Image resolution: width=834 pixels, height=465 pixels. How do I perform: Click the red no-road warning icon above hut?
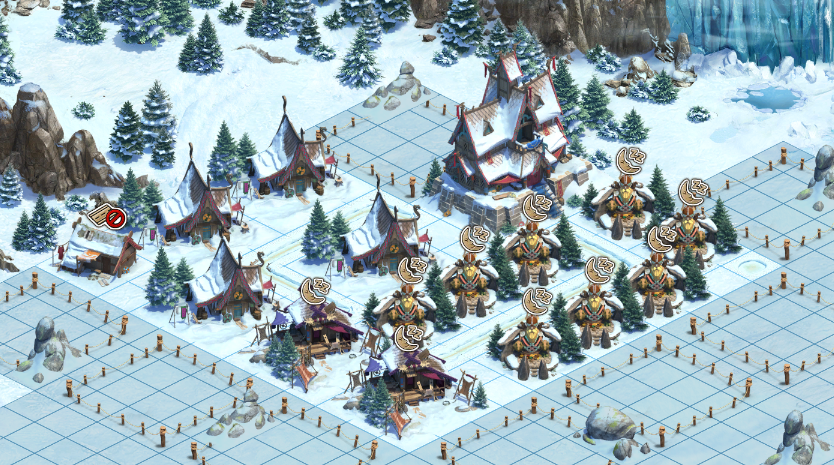click(114, 216)
